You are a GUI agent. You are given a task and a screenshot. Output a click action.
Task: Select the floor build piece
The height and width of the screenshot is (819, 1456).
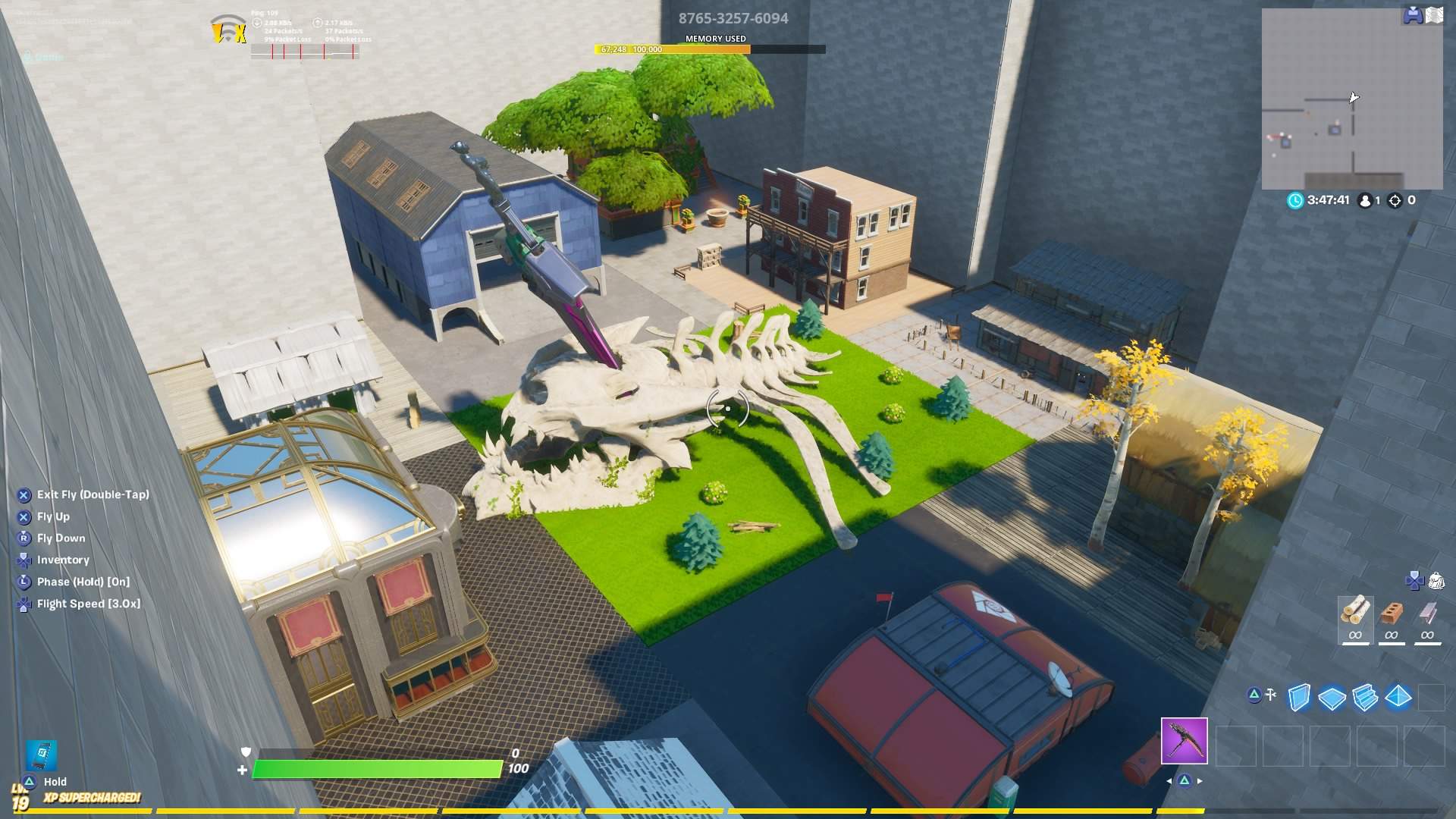(x=1332, y=696)
